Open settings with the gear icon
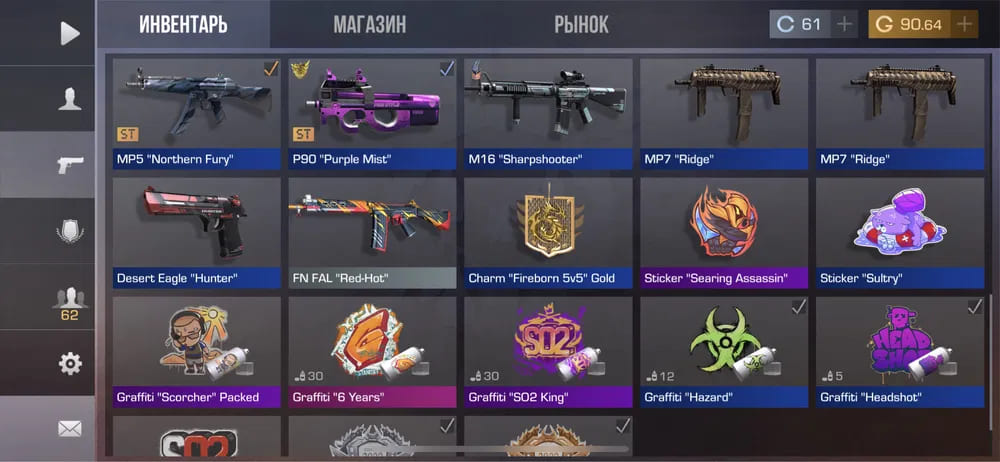 click(69, 364)
